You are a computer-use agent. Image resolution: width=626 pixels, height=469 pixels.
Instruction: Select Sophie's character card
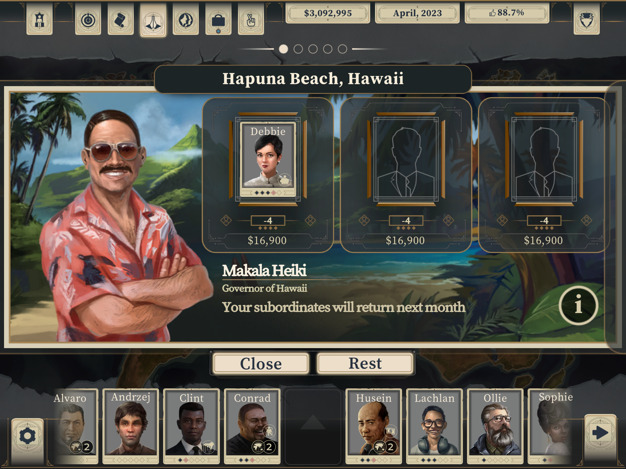(x=553, y=425)
